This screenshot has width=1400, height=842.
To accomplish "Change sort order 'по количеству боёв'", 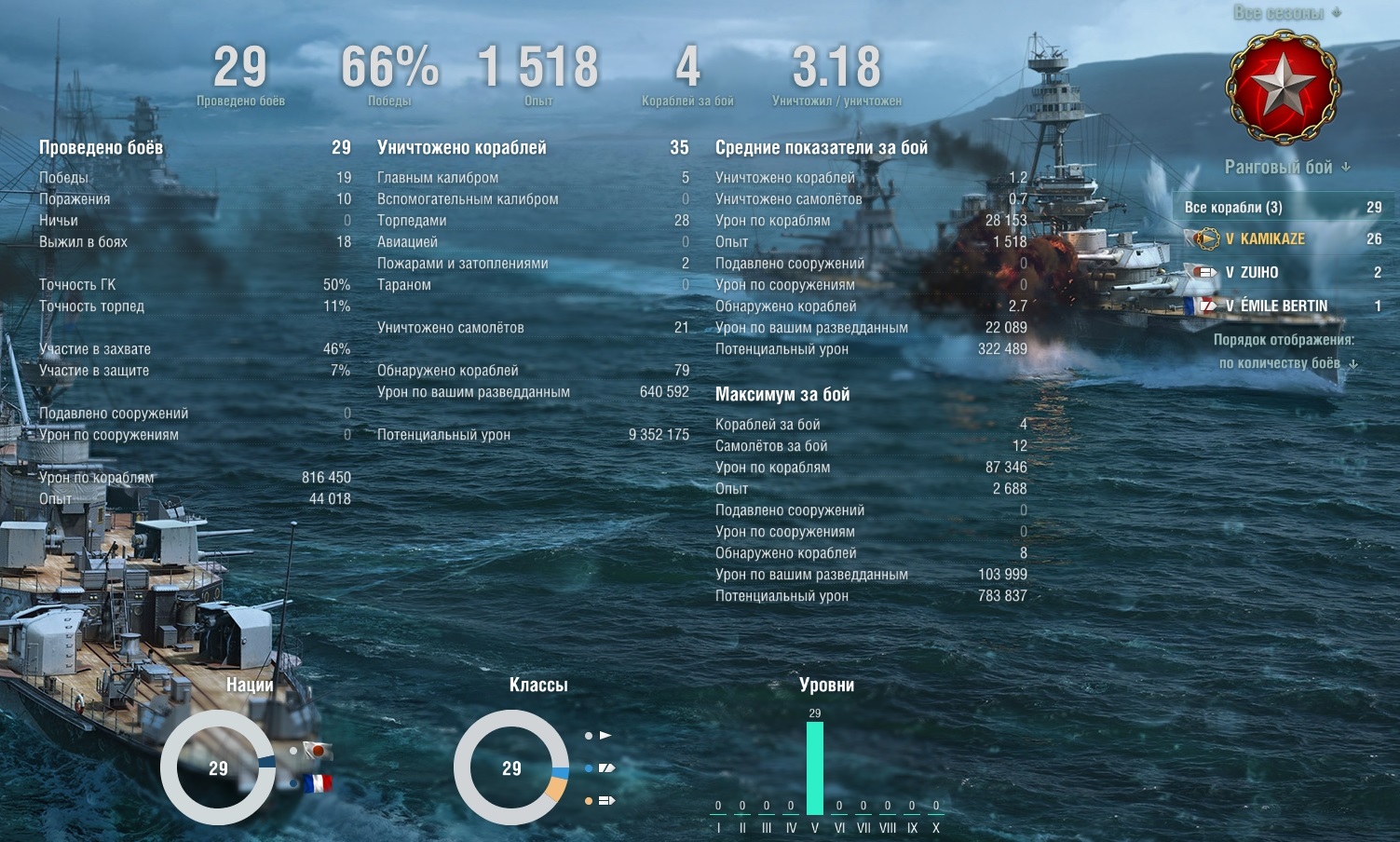I will (1287, 363).
